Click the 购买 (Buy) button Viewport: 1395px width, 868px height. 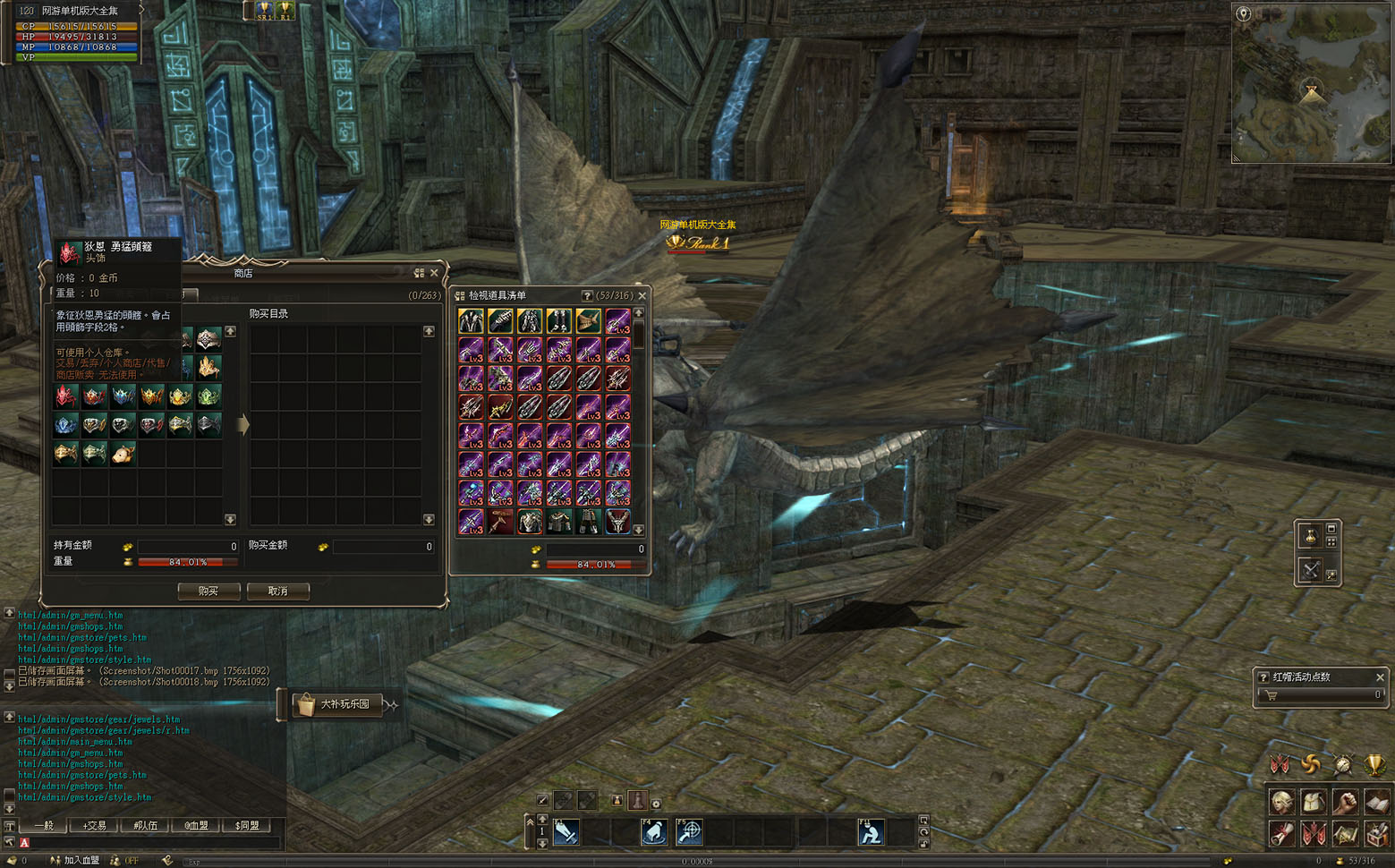pyautogui.click(x=208, y=591)
